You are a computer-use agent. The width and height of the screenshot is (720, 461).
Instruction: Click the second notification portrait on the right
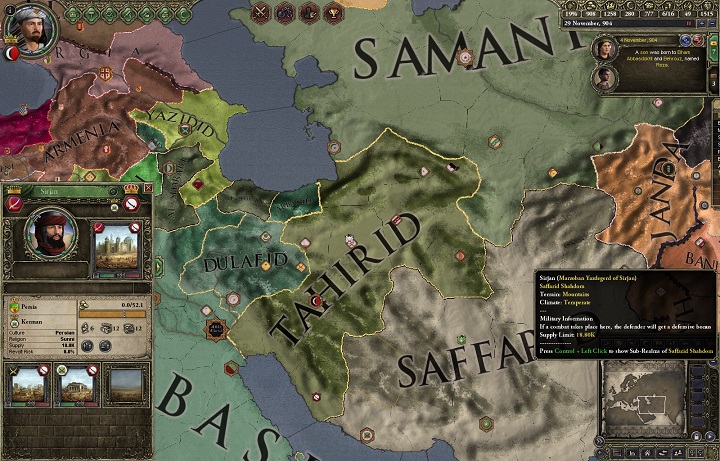coord(603,77)
